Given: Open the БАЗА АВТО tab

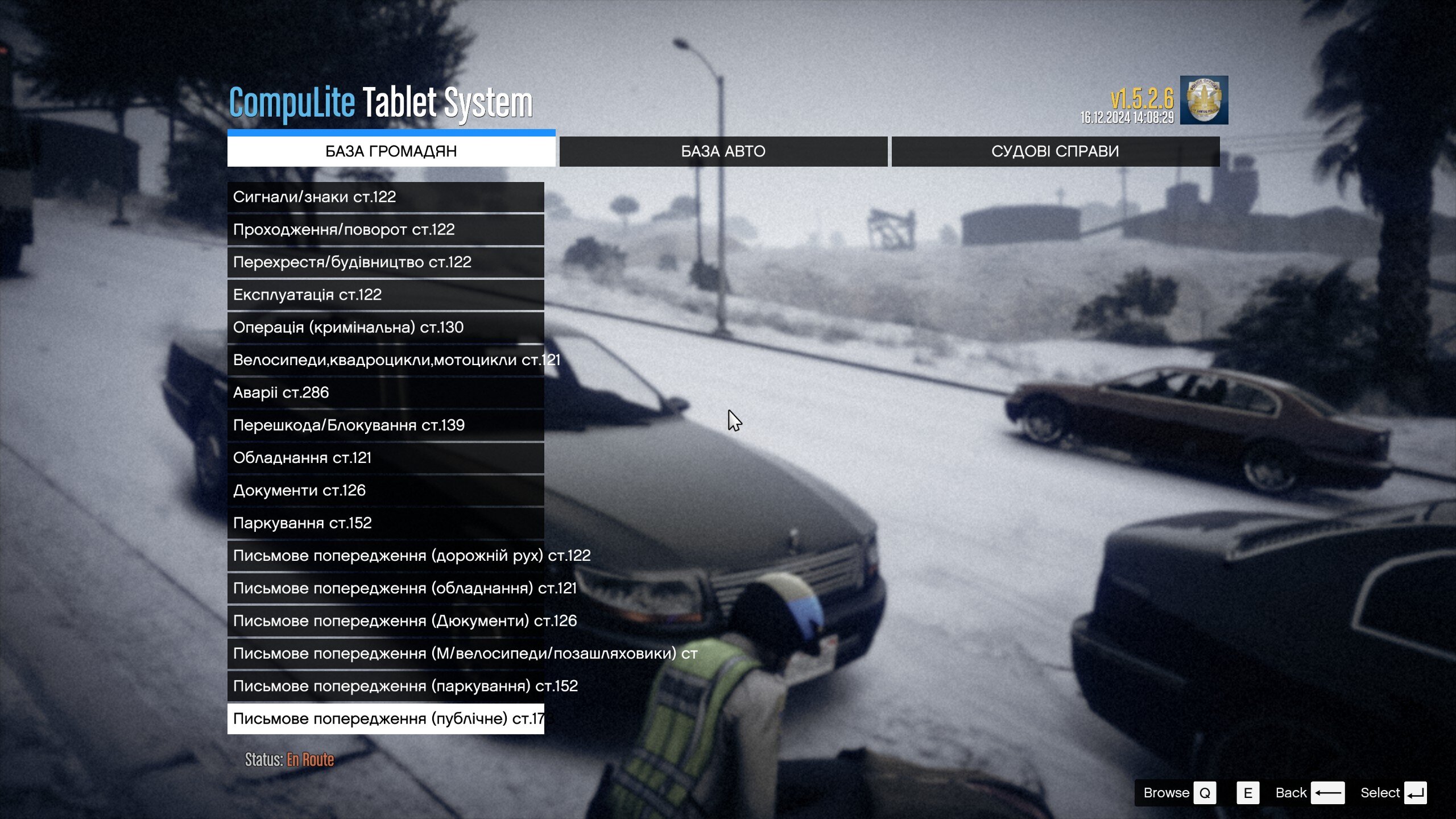Looking at the screenshot, I should pyautogui.click(x=723, y=151).
